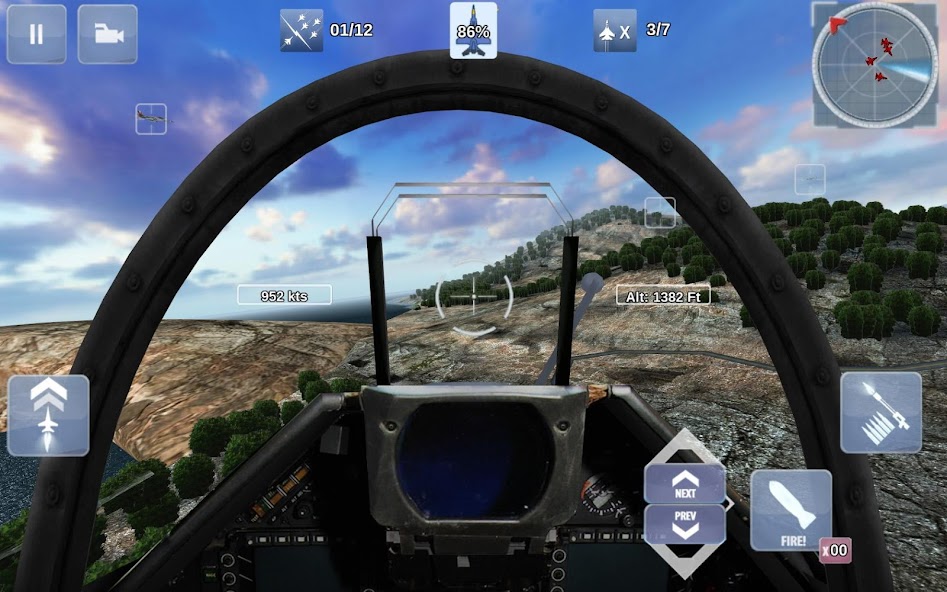Select the PREV weapon
947x592 pixels.
coord(685,524)
